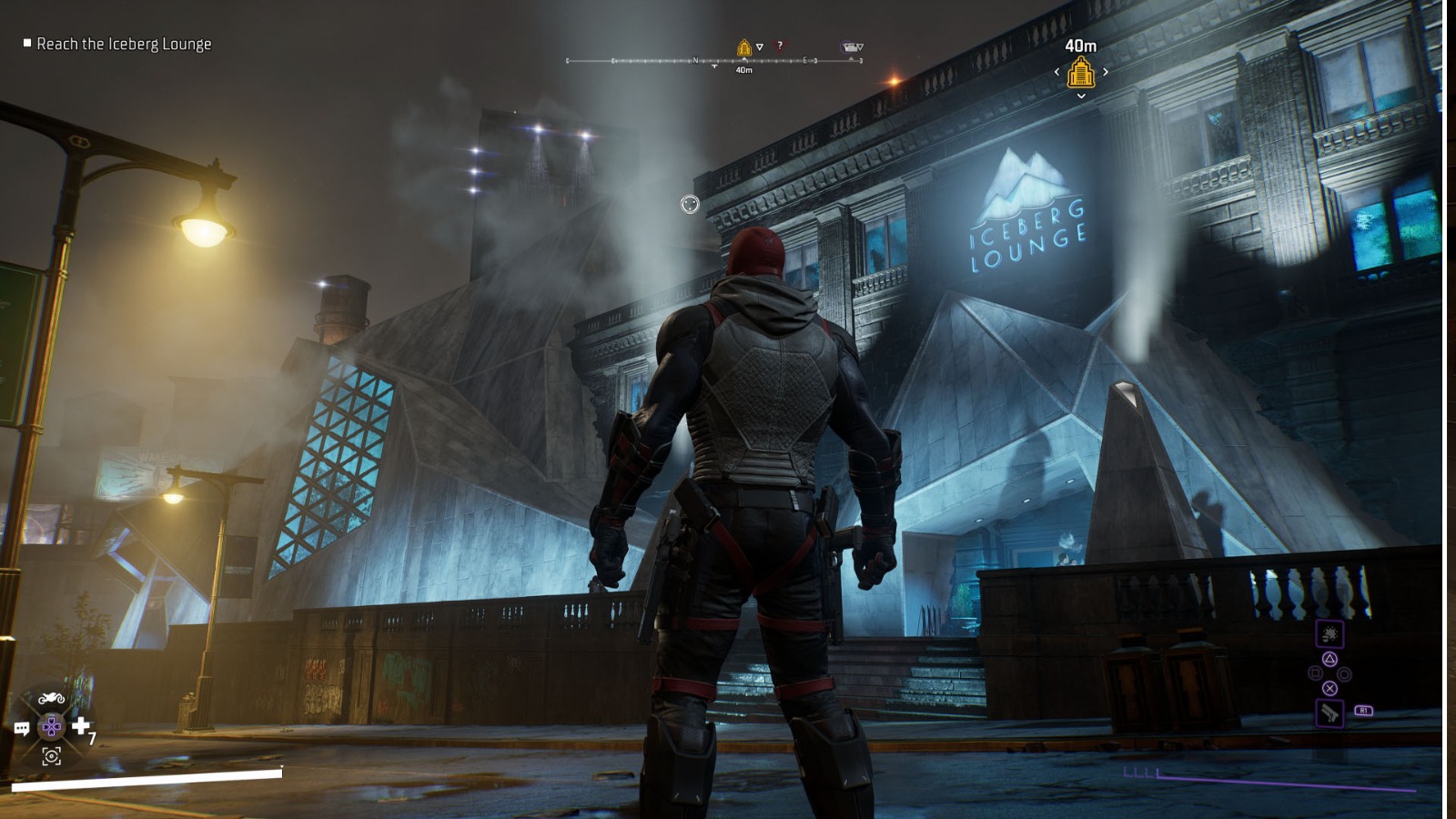Click the yellow Iceberg Lounge marker on the compass
1456x819 pixels.
click(744, 47)
